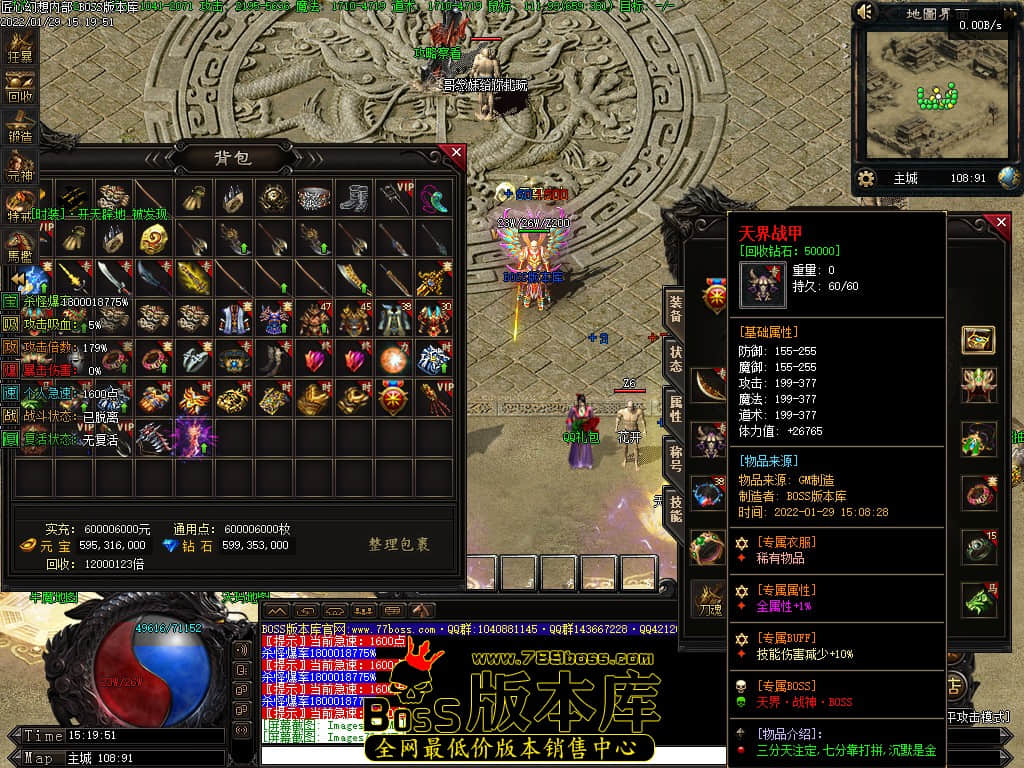Switch to the 称号 title tab
The height and width of the screenshot is (768, 1024).
(676, 457)
